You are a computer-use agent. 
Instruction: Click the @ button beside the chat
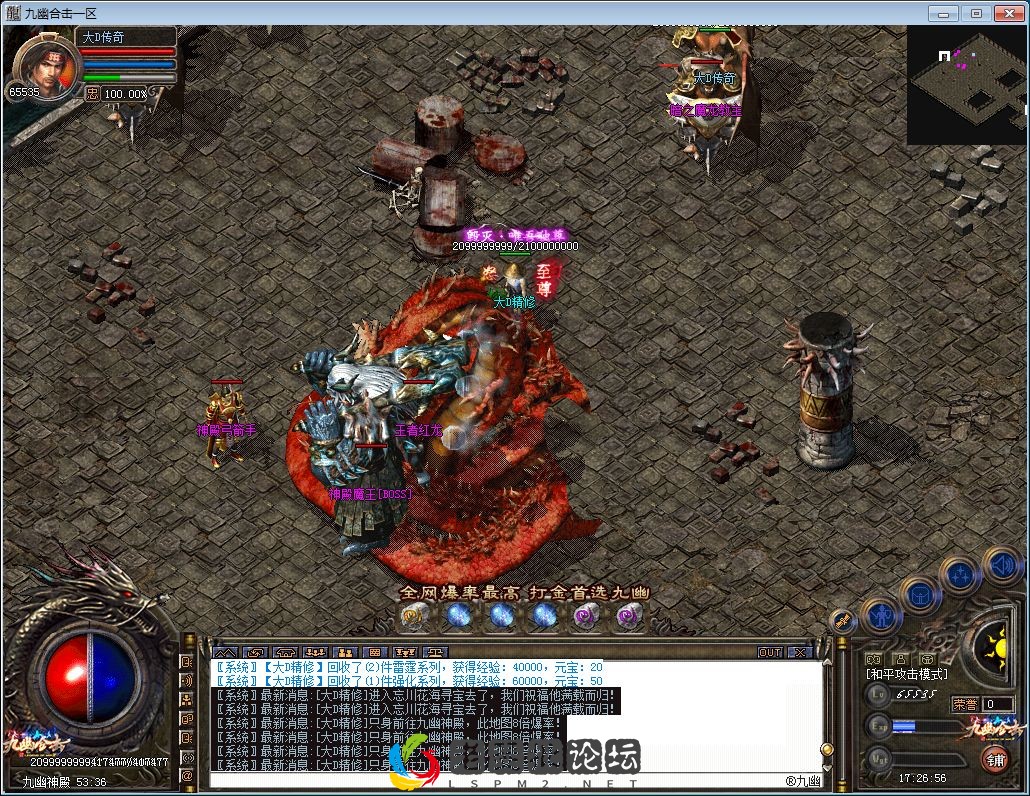click(187, 775)
